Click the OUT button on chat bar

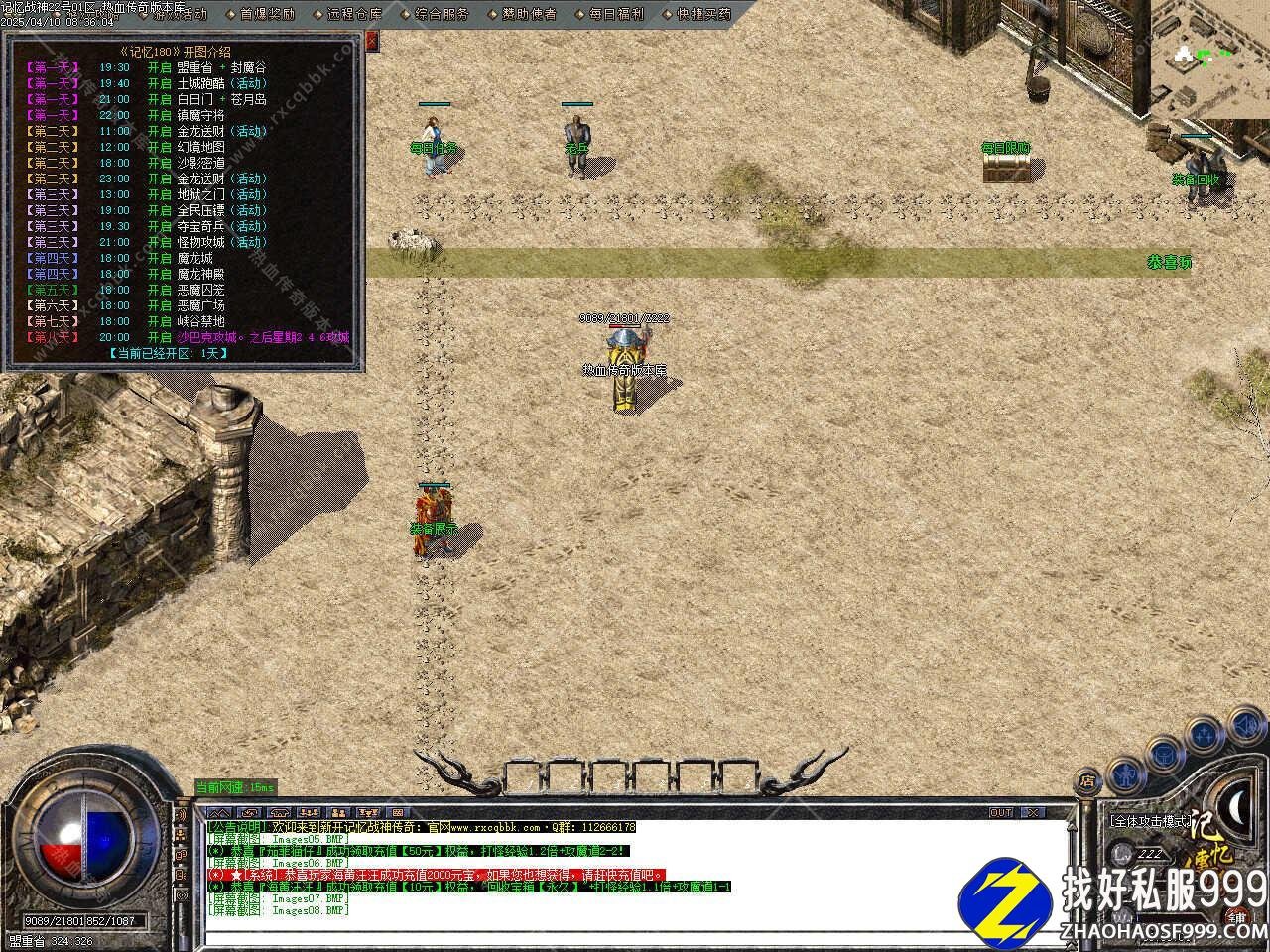pos(1000,813)
